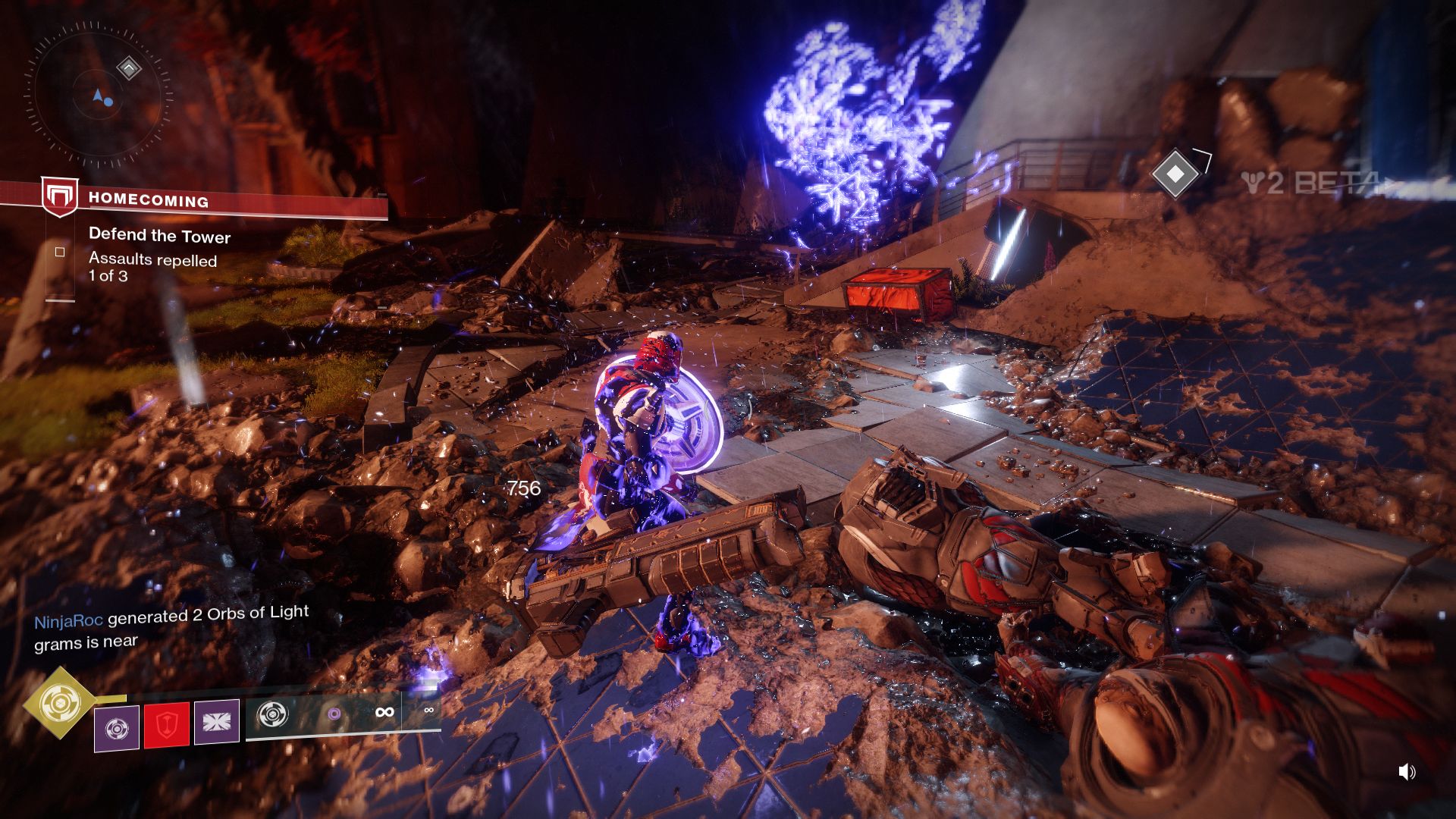Click the speaker volume icon
1456x819 pixels.
(1407, 772)
